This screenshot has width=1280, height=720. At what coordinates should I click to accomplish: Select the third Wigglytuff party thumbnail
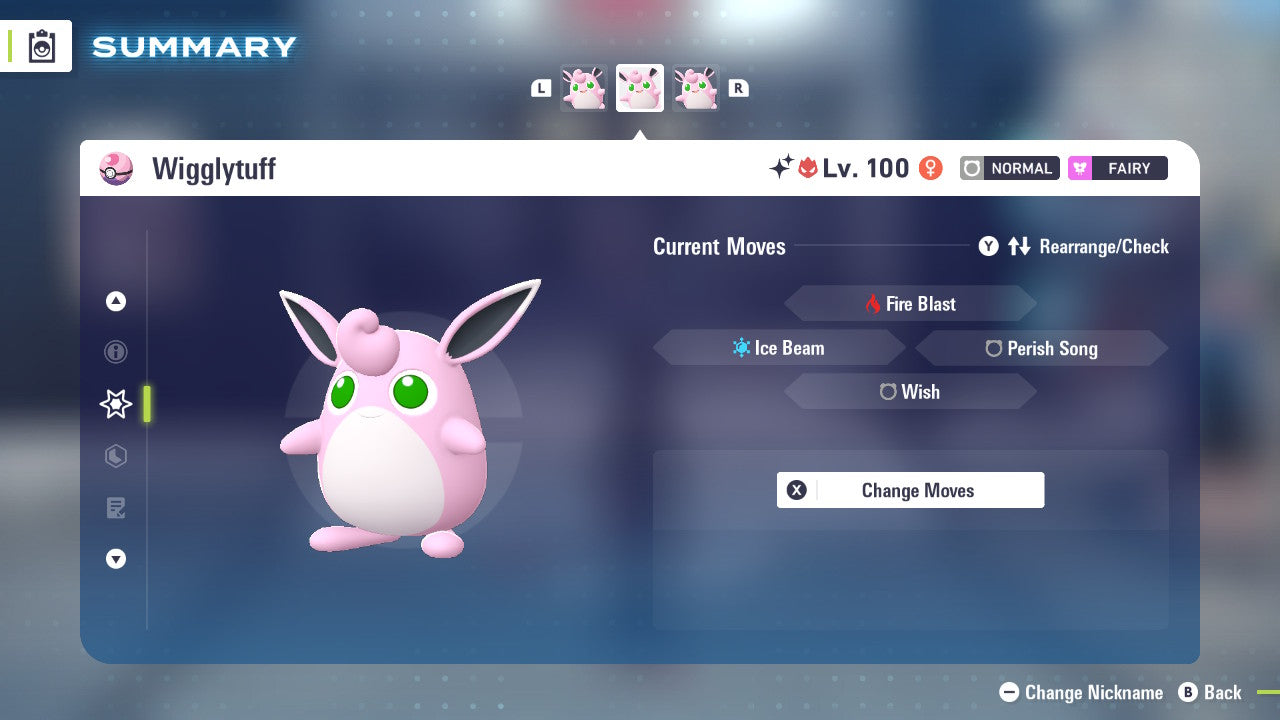(695, 88)
